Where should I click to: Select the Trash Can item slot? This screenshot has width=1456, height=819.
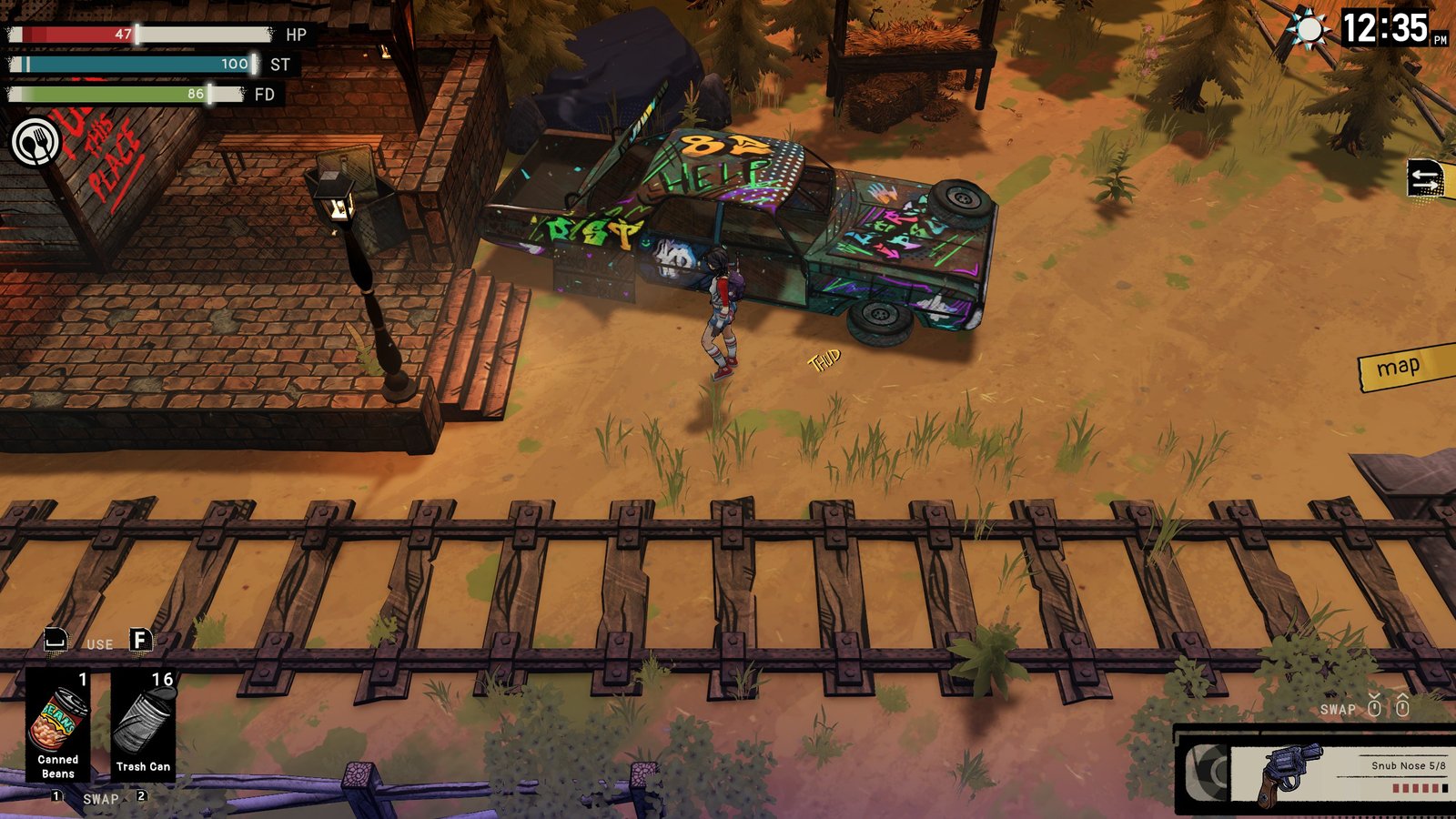point(143,725)
